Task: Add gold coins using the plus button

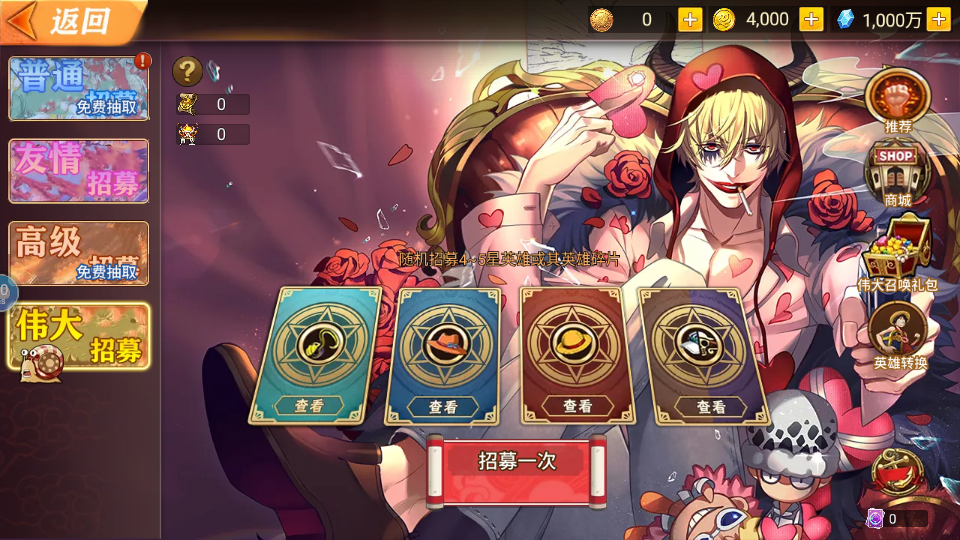Action: pos(811,19)
